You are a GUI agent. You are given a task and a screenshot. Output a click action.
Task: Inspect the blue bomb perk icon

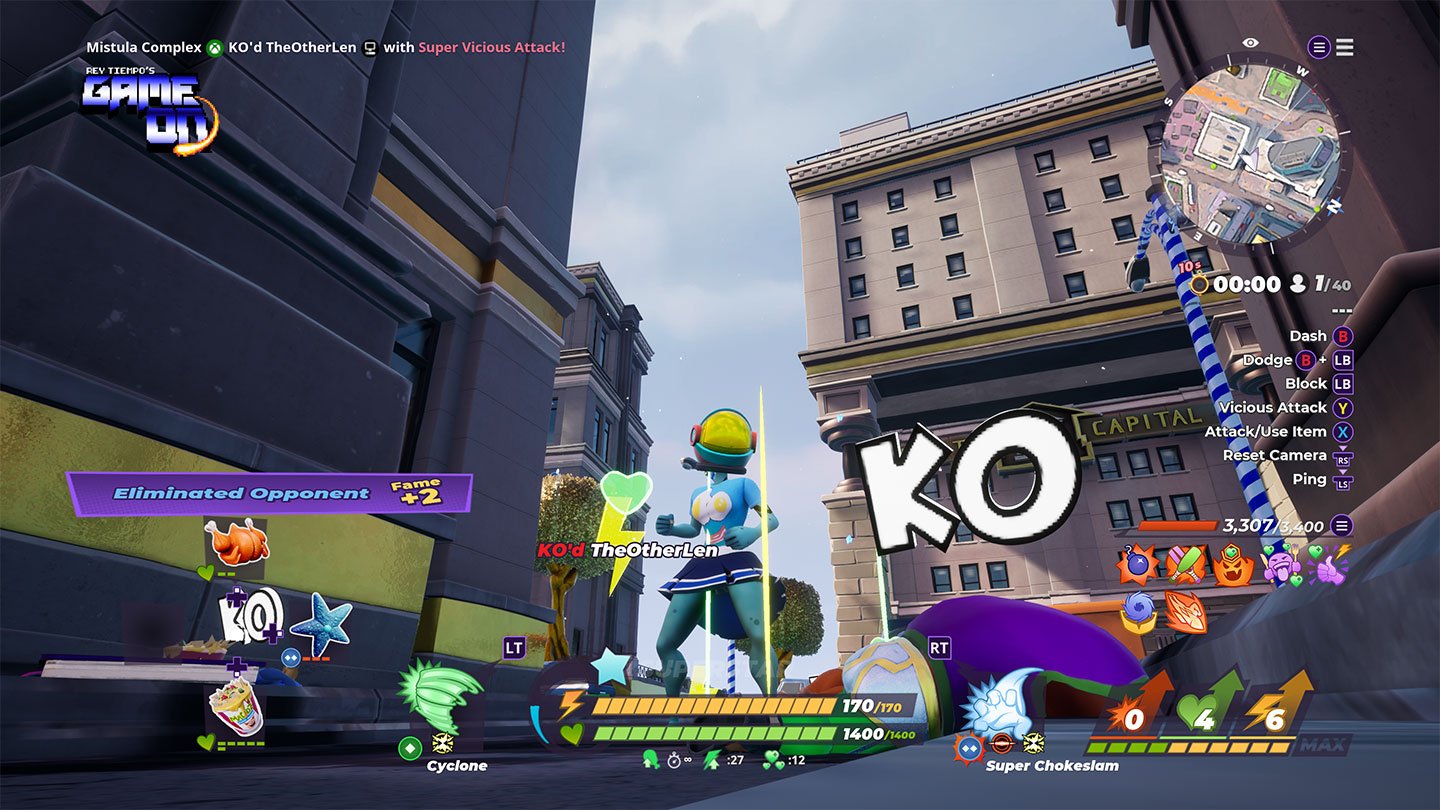(1137, 565)
